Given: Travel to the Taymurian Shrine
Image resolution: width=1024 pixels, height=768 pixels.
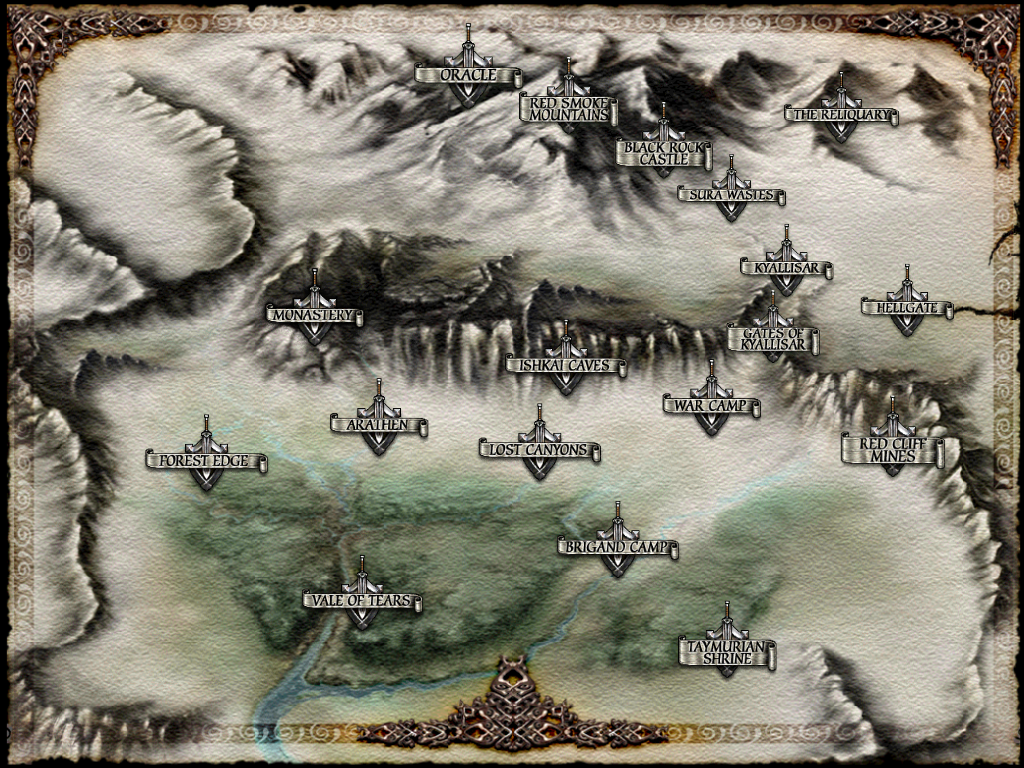Looking at the screenshot, I should [x=727, y=653].
